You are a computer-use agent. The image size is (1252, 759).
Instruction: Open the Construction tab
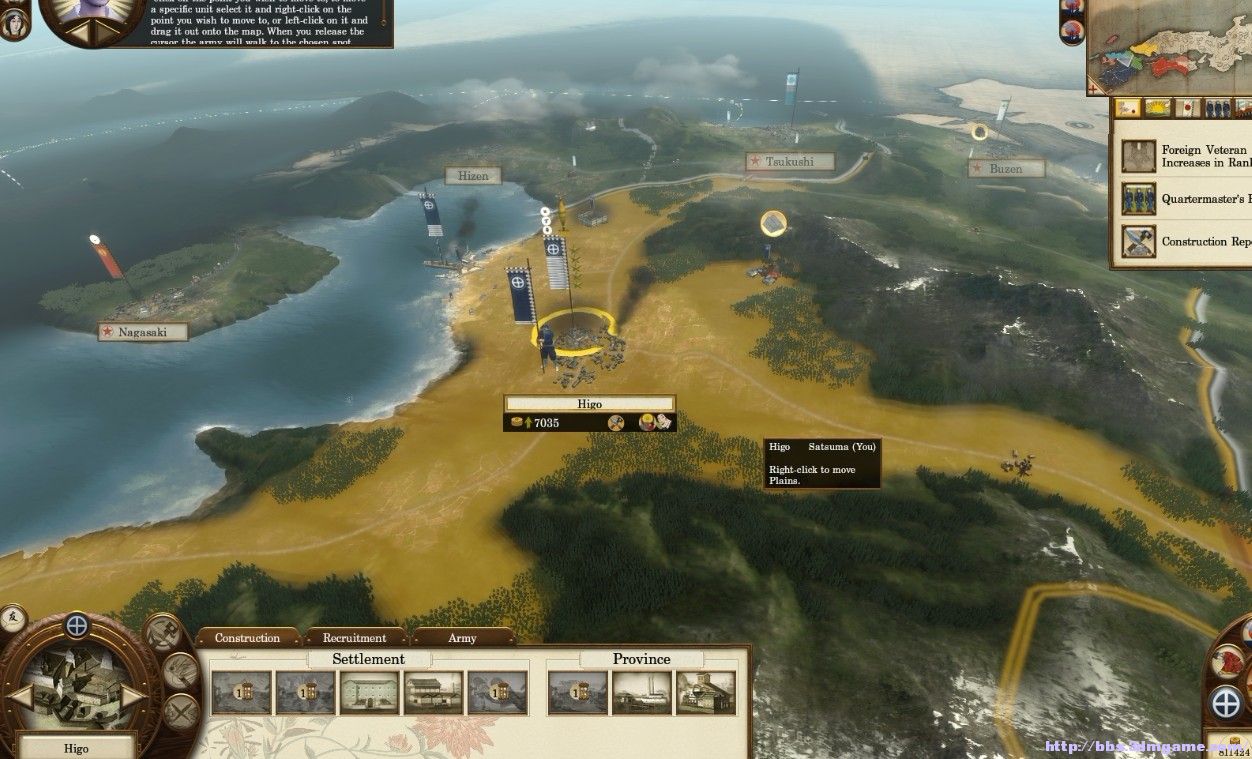coord(247,638)
